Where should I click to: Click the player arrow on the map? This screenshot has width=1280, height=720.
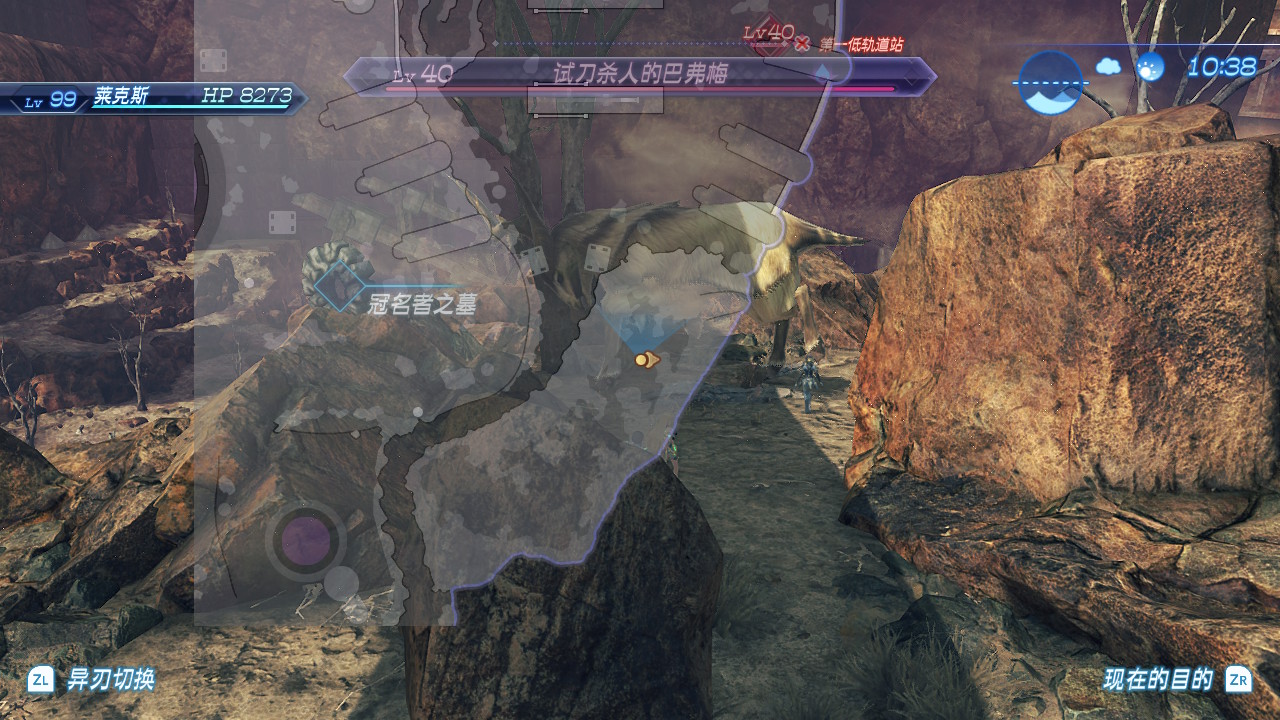[647, 360]
